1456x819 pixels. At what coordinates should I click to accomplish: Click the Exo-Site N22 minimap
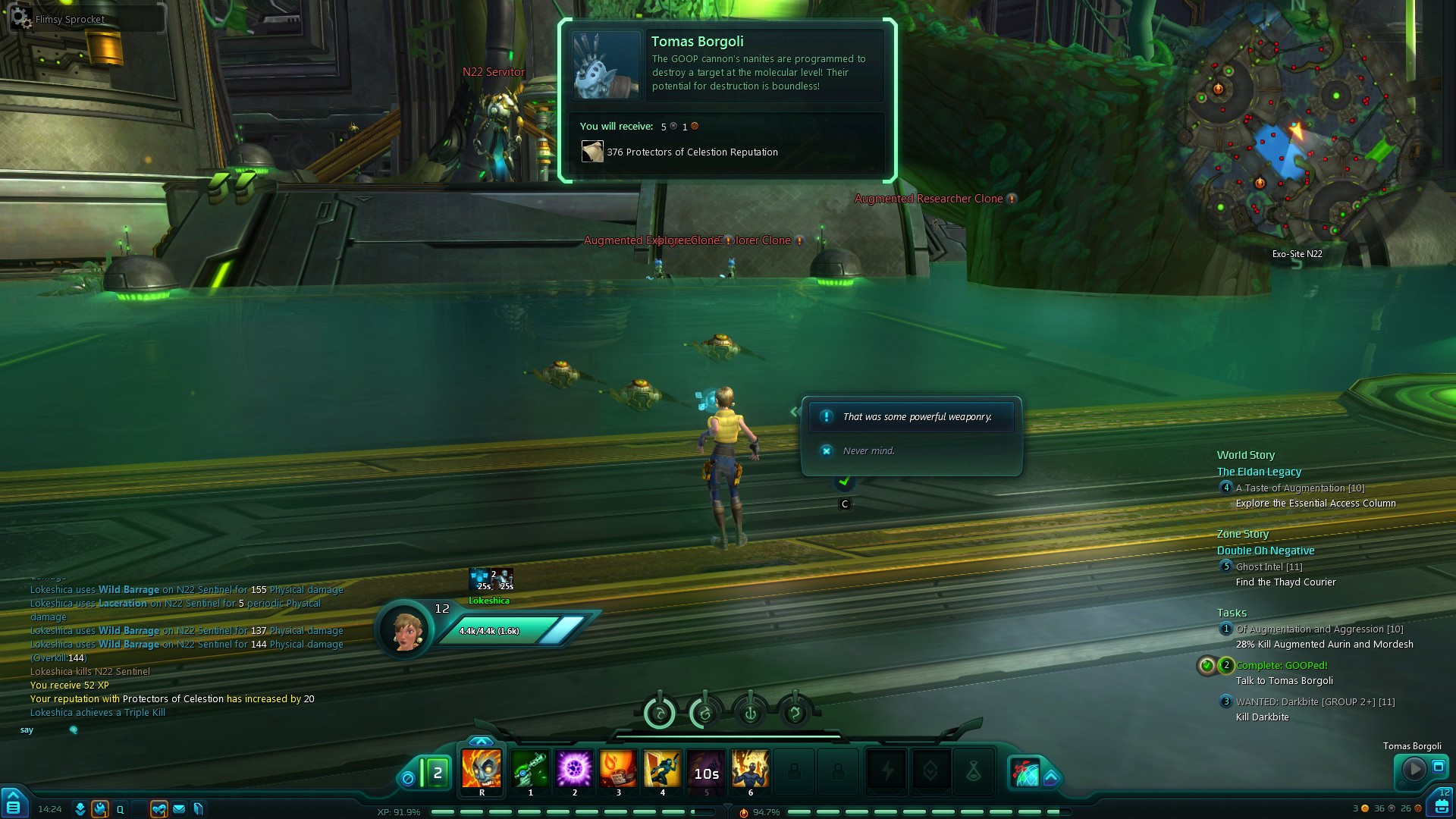[x=1295, y=136]
